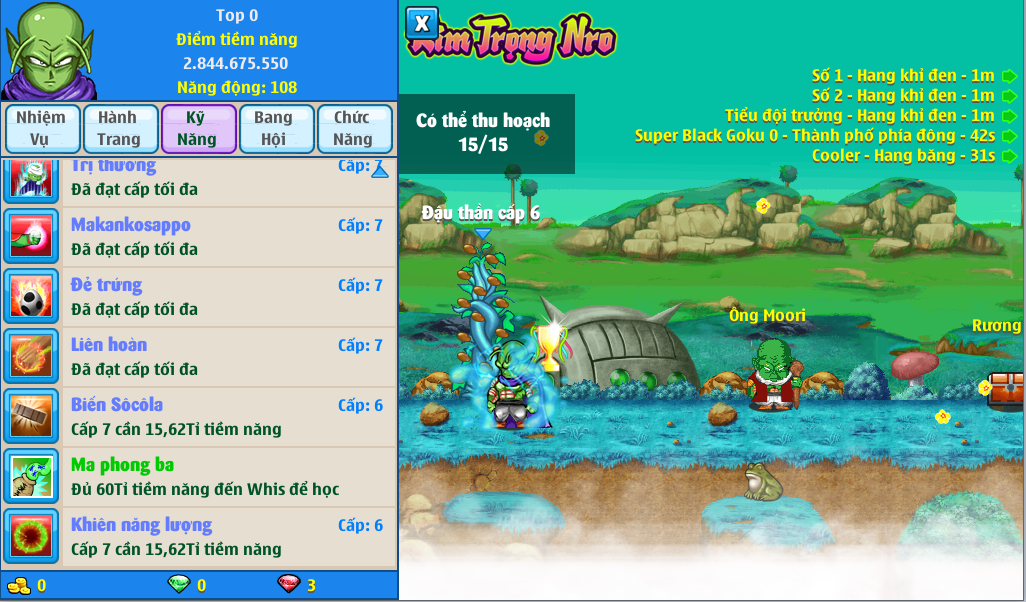Choose the Khiên năng lượng skill
Screen dimensions: 1026x602
pos(200,537)
